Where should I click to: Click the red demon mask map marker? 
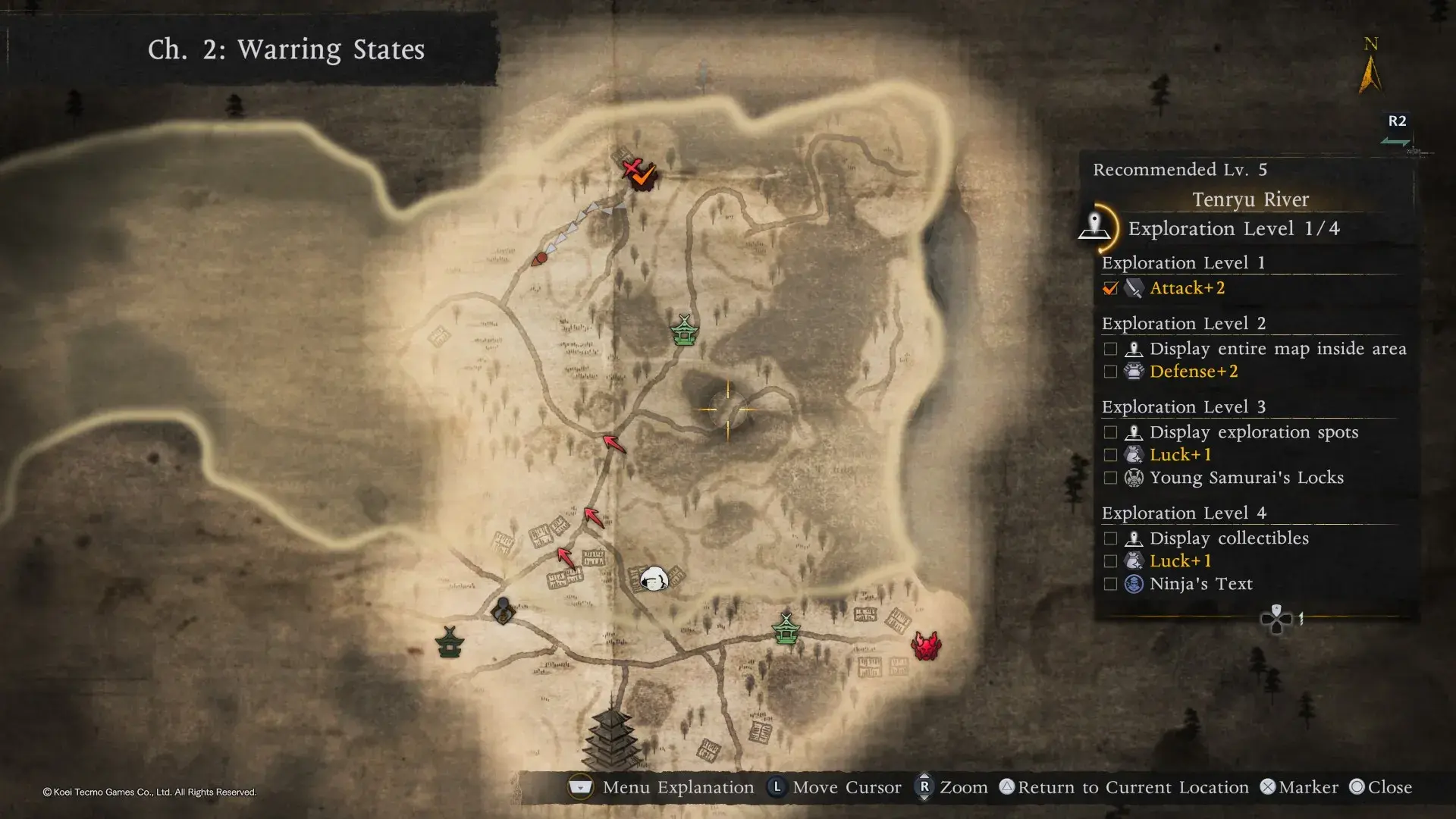pos(926,646)
